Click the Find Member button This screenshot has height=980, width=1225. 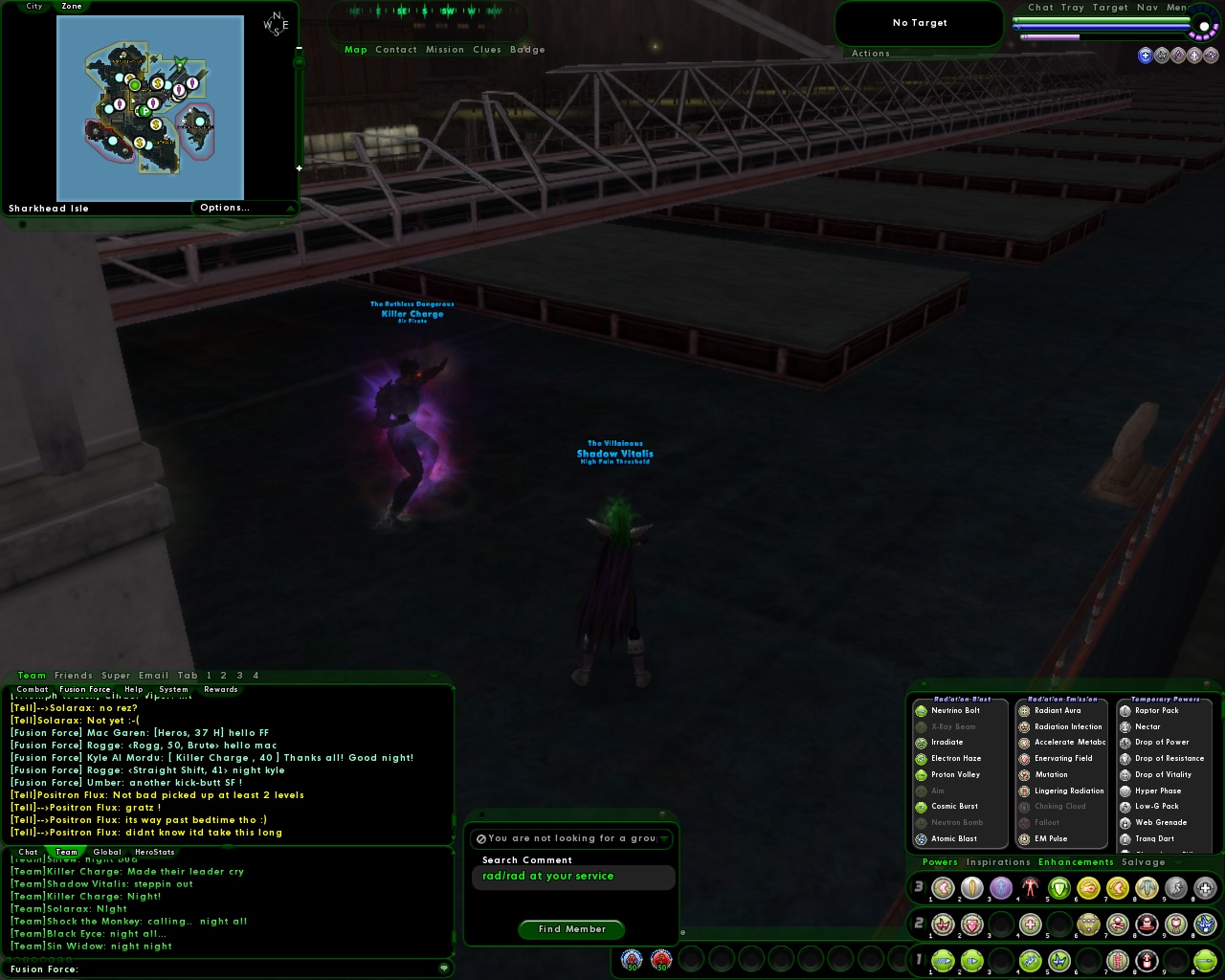(x=571, y=929)
